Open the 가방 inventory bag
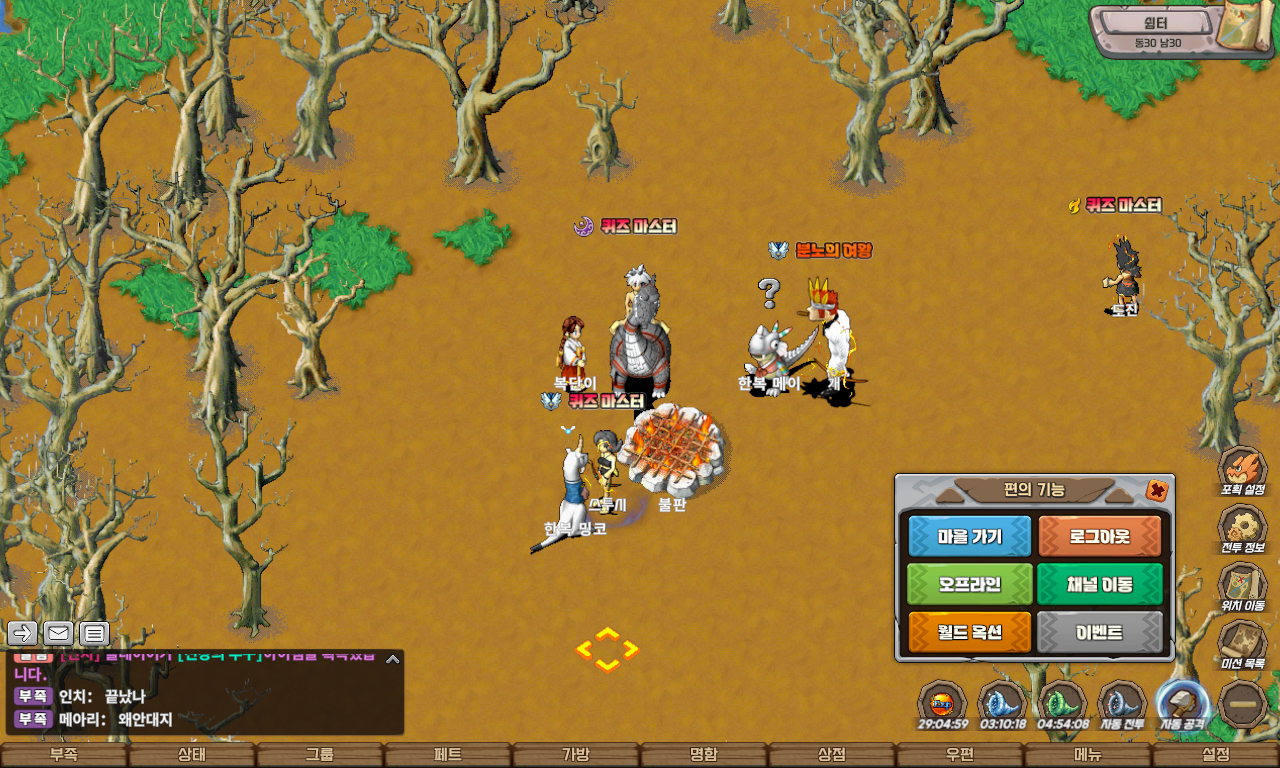Image resolution: width=1280 pixels, height=768 pixels. click(576, 755)
